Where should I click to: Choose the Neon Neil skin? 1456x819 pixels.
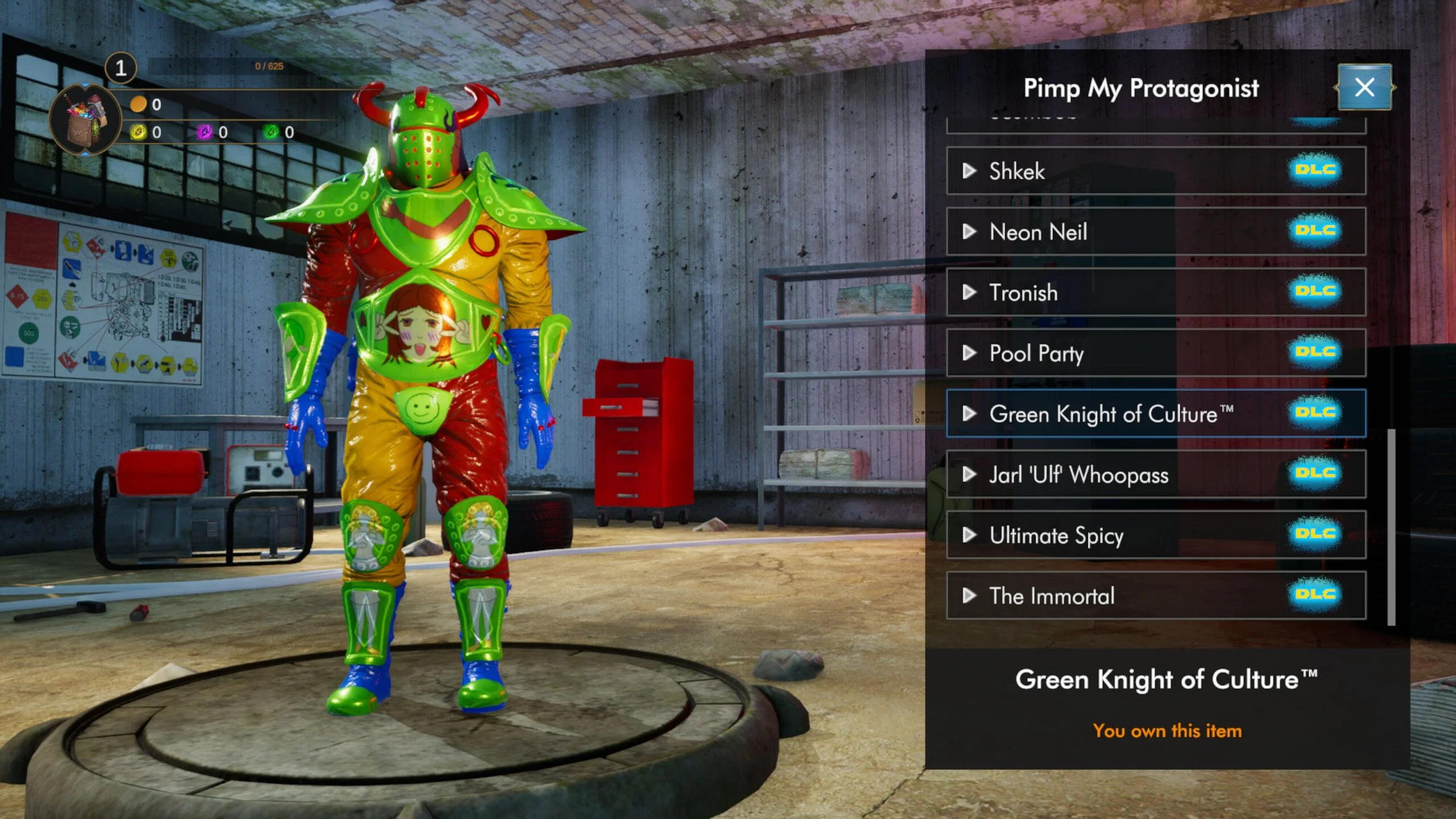tap(1155, 231)
